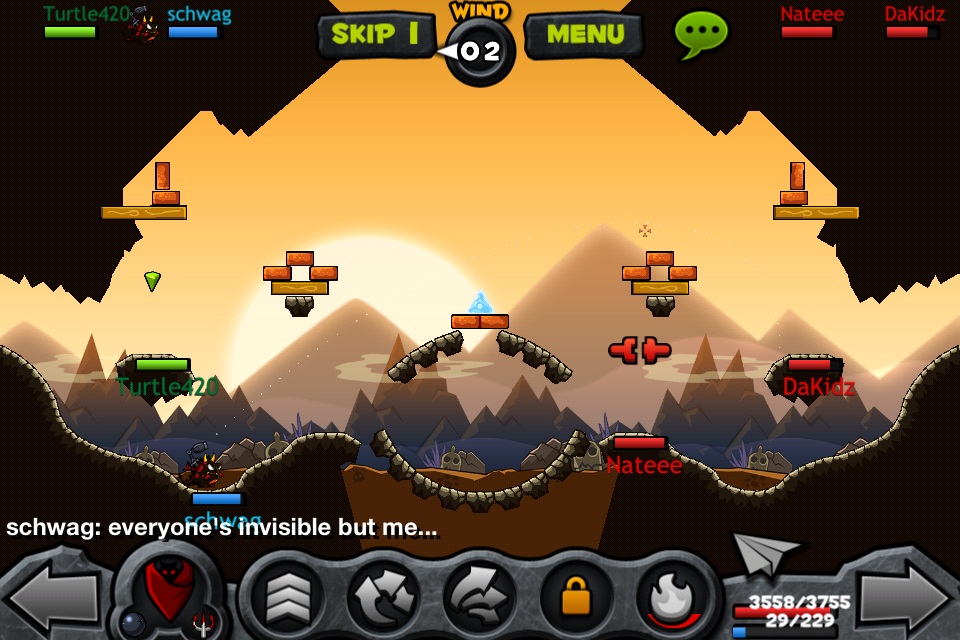Toggle the orange padlock button

pyautogui.click(x=576, y=597)
